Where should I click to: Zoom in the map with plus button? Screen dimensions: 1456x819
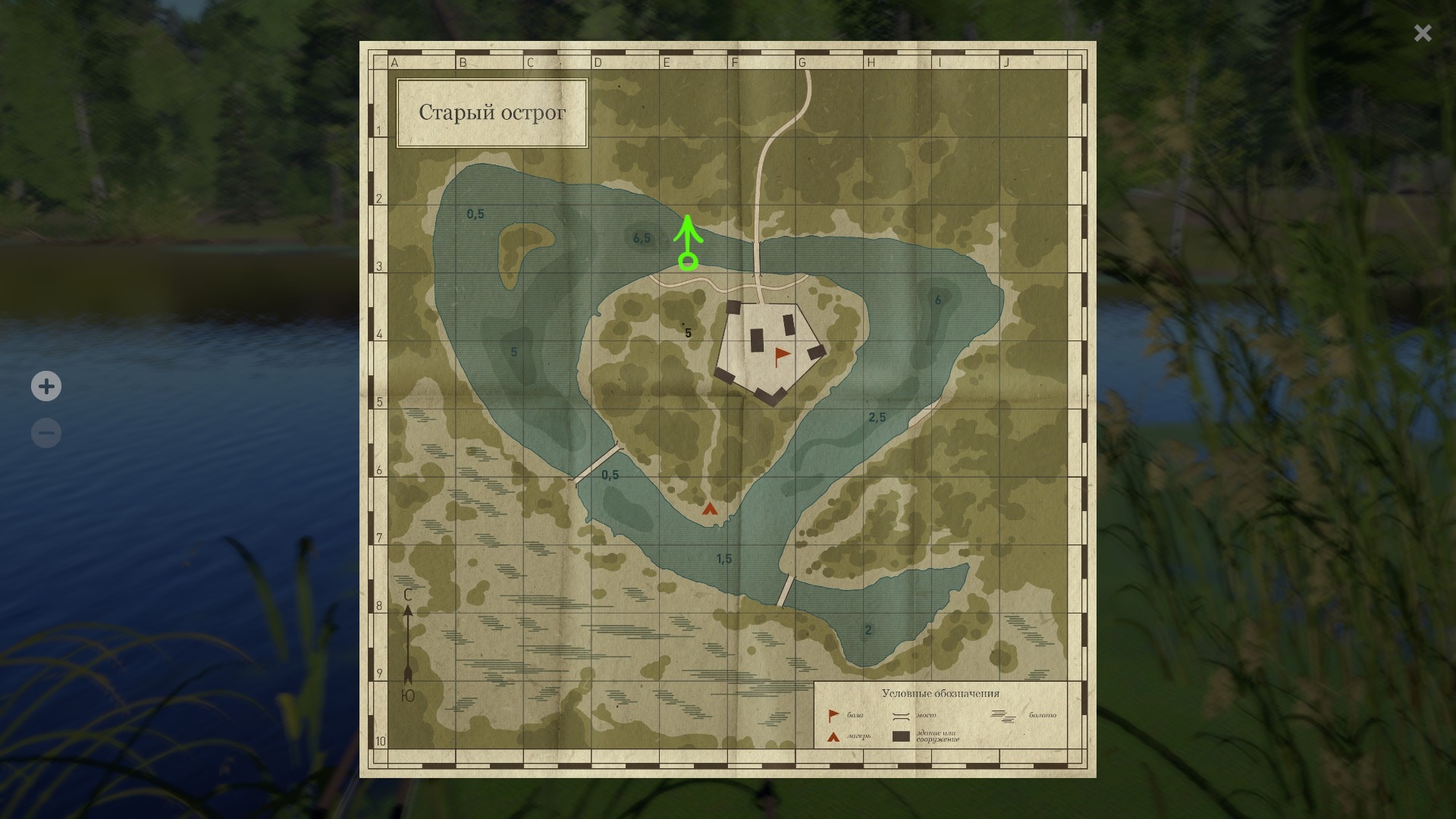46,386
